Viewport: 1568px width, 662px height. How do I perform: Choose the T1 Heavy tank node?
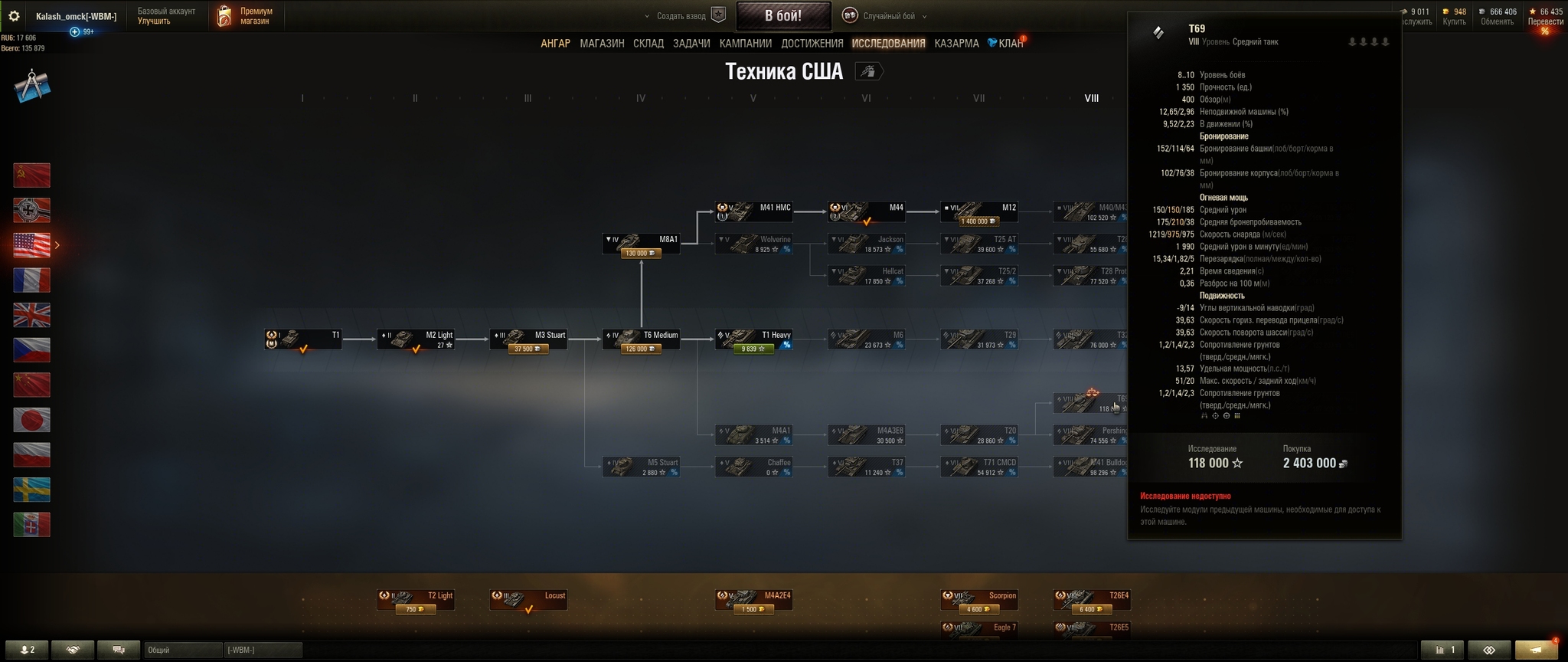pyautogui.click(x=753, y=339)
